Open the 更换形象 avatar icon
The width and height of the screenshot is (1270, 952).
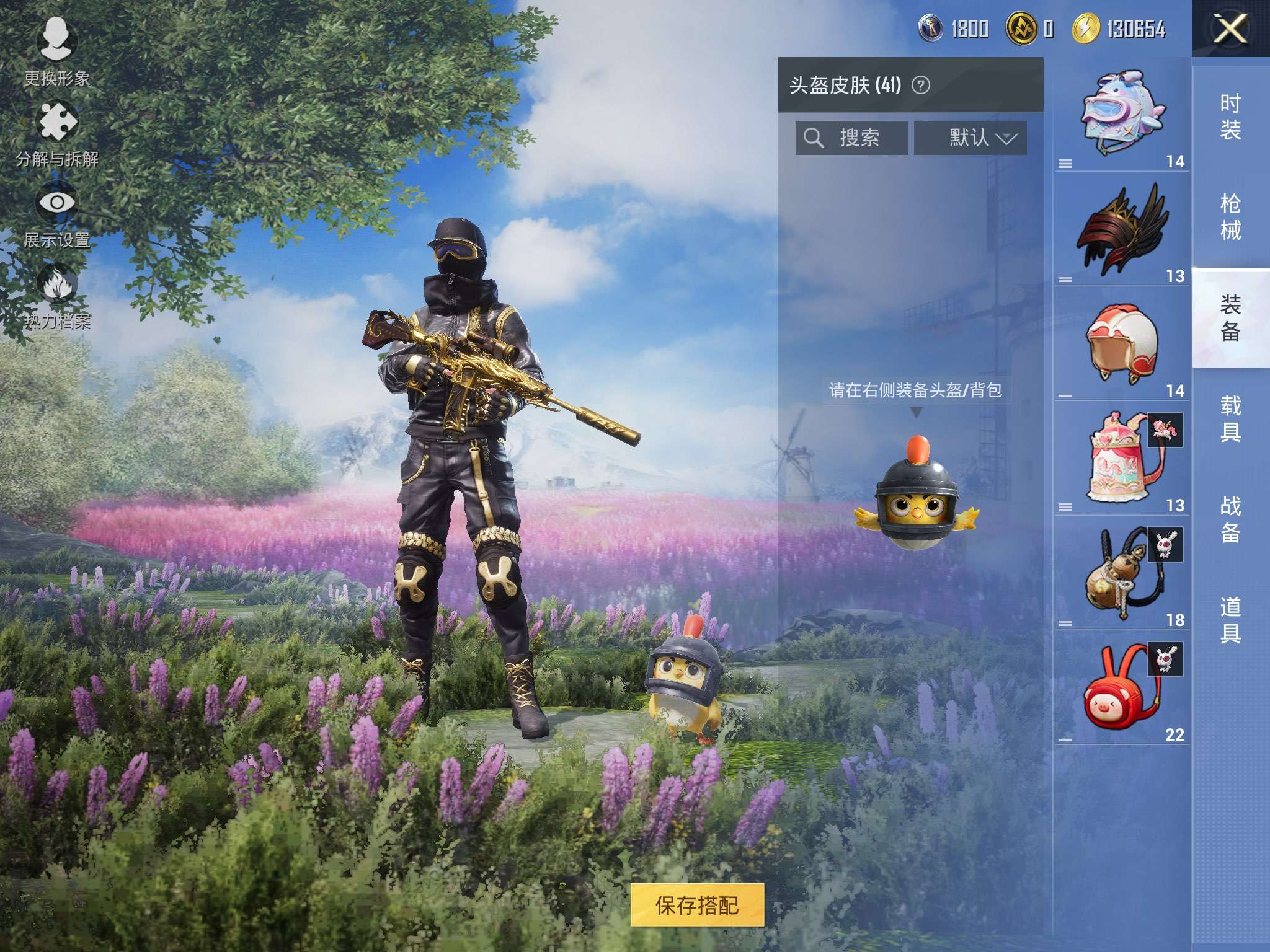[x=58, y=38]
